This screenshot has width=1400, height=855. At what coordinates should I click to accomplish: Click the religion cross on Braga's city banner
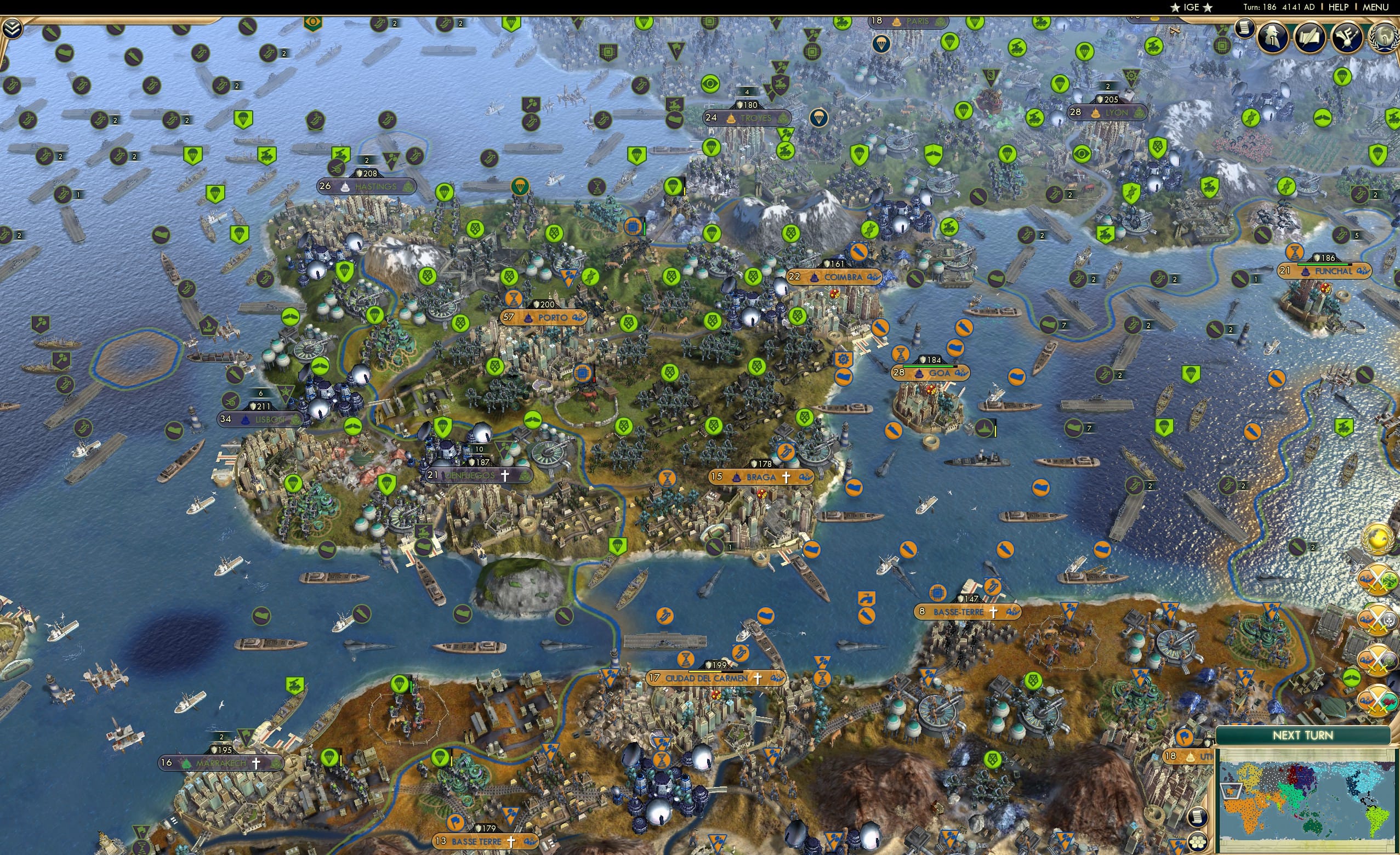point(788,477)
